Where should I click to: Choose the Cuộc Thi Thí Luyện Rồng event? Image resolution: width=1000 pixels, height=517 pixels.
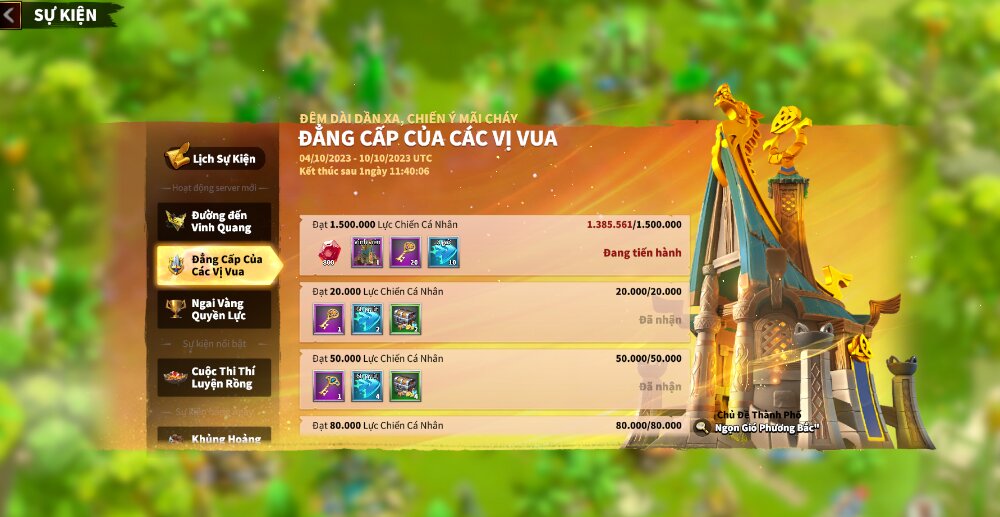pyautogui.click(x=214, y=377)
